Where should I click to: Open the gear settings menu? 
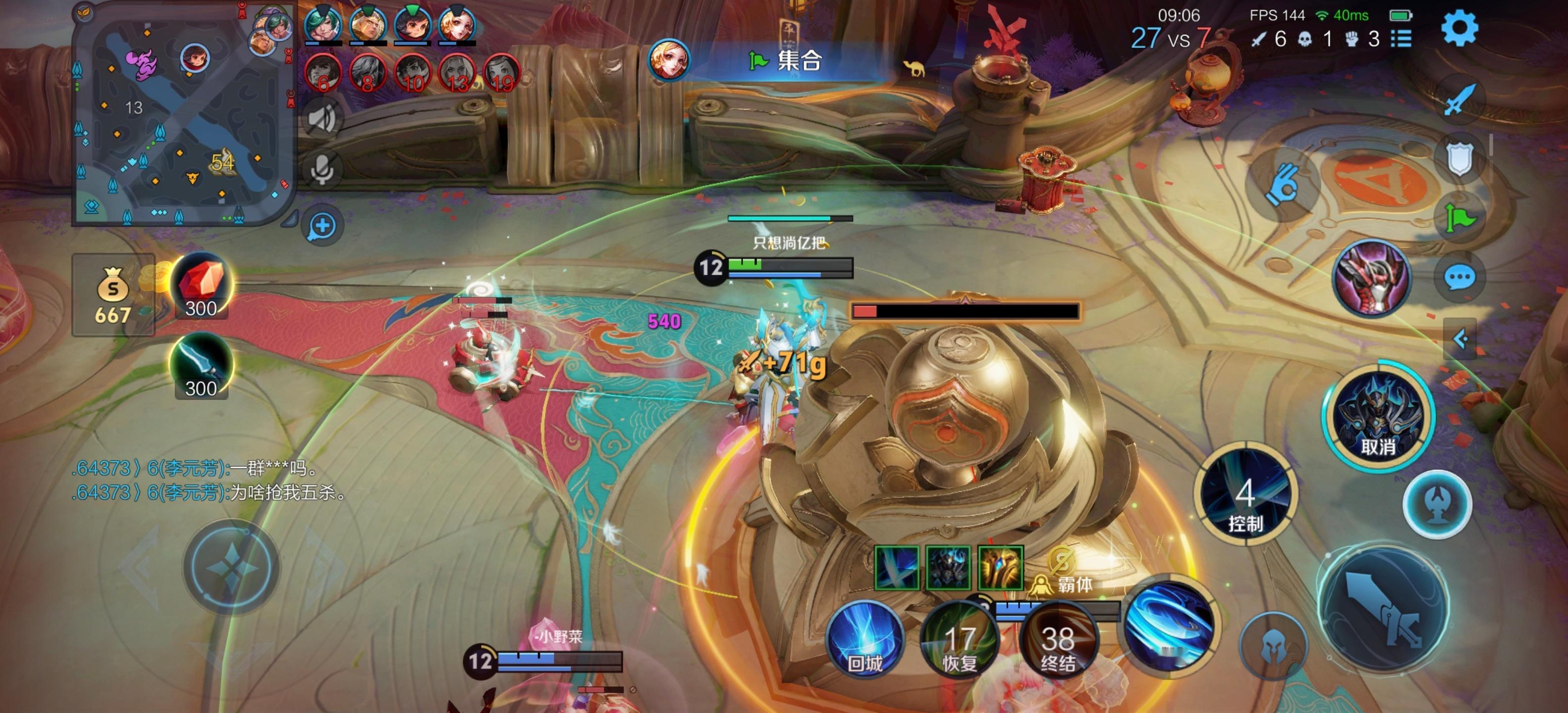[1459, 28]
